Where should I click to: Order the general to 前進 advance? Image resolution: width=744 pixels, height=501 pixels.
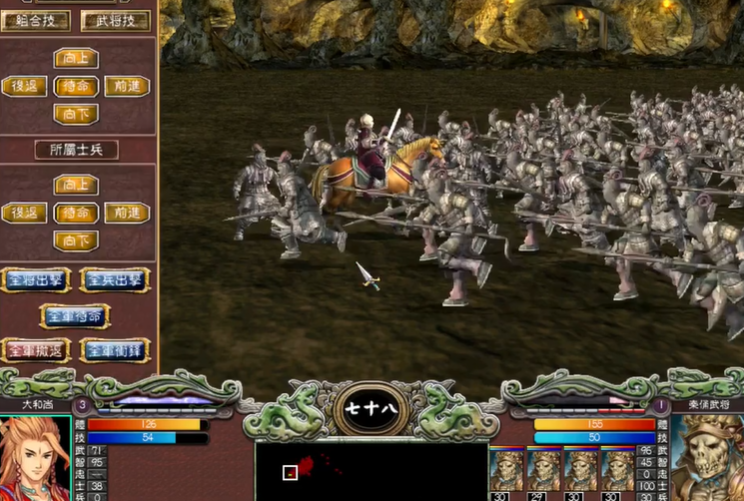pos(127,86)
